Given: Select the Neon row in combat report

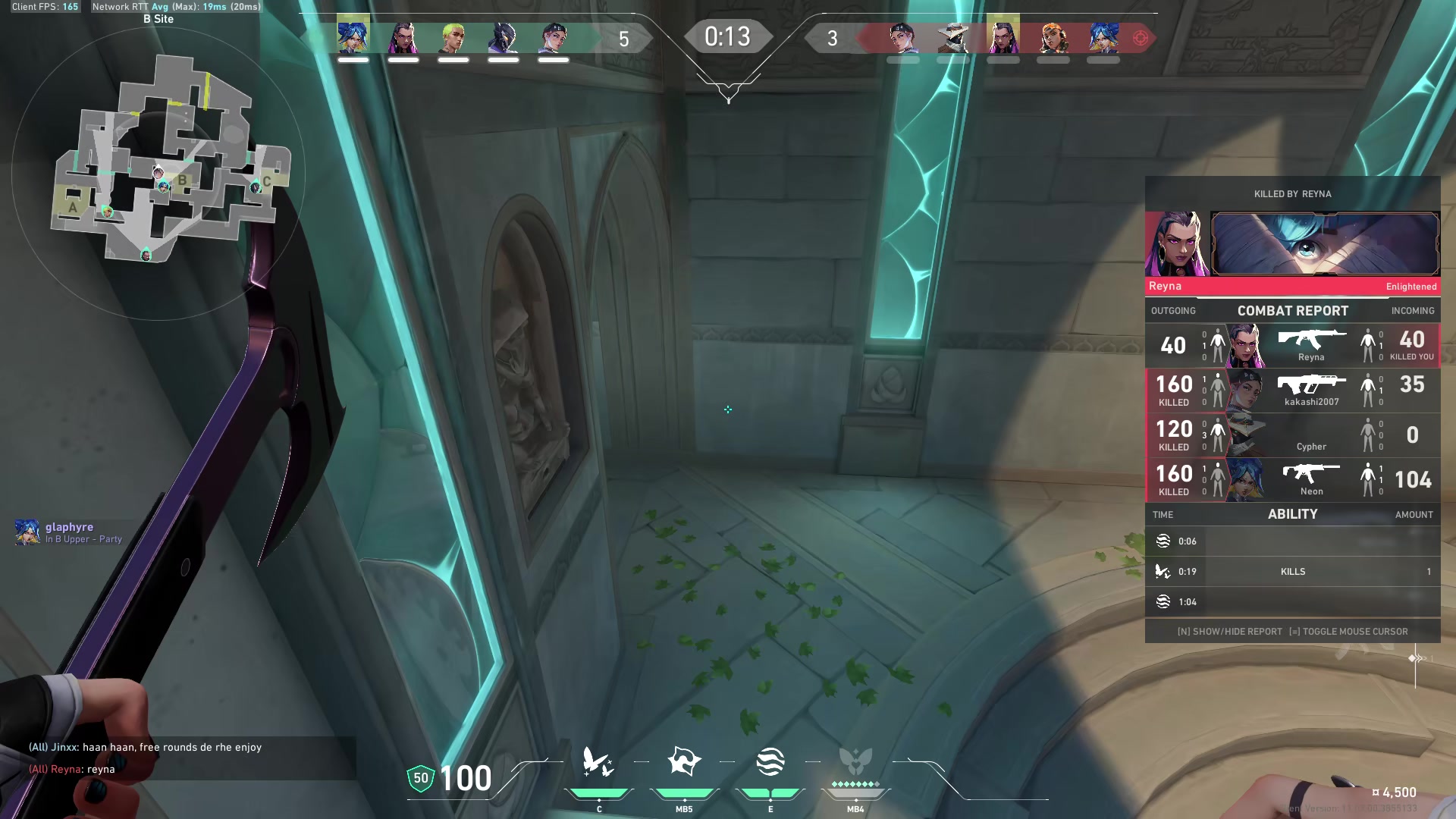Looking at the screenshot, I should coord(1292,480).
